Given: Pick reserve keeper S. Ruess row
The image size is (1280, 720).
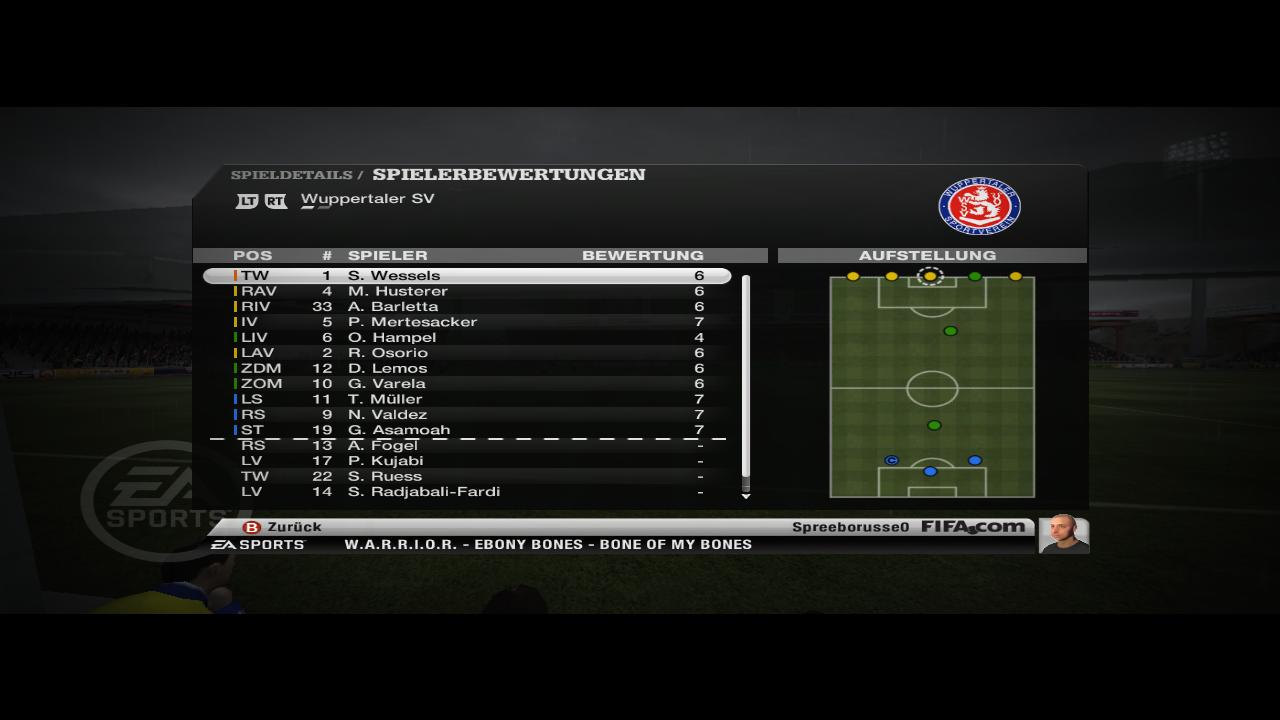Looking at the screenshot, I should (467, 476).
